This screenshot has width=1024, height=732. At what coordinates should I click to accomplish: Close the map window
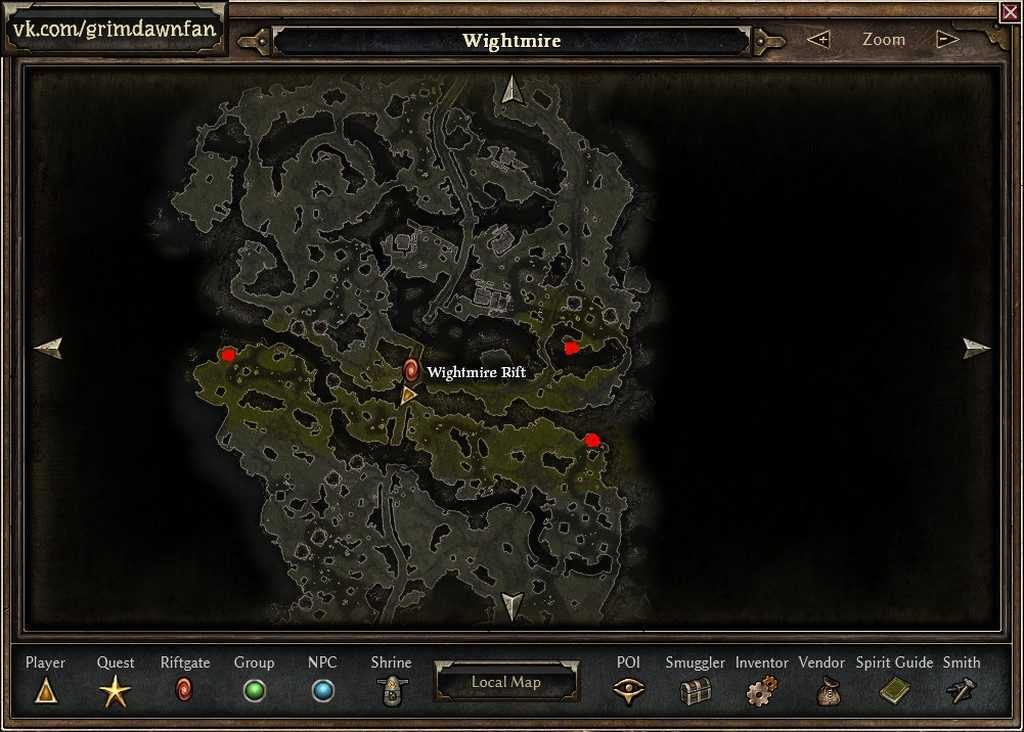tap(1009, 12)
